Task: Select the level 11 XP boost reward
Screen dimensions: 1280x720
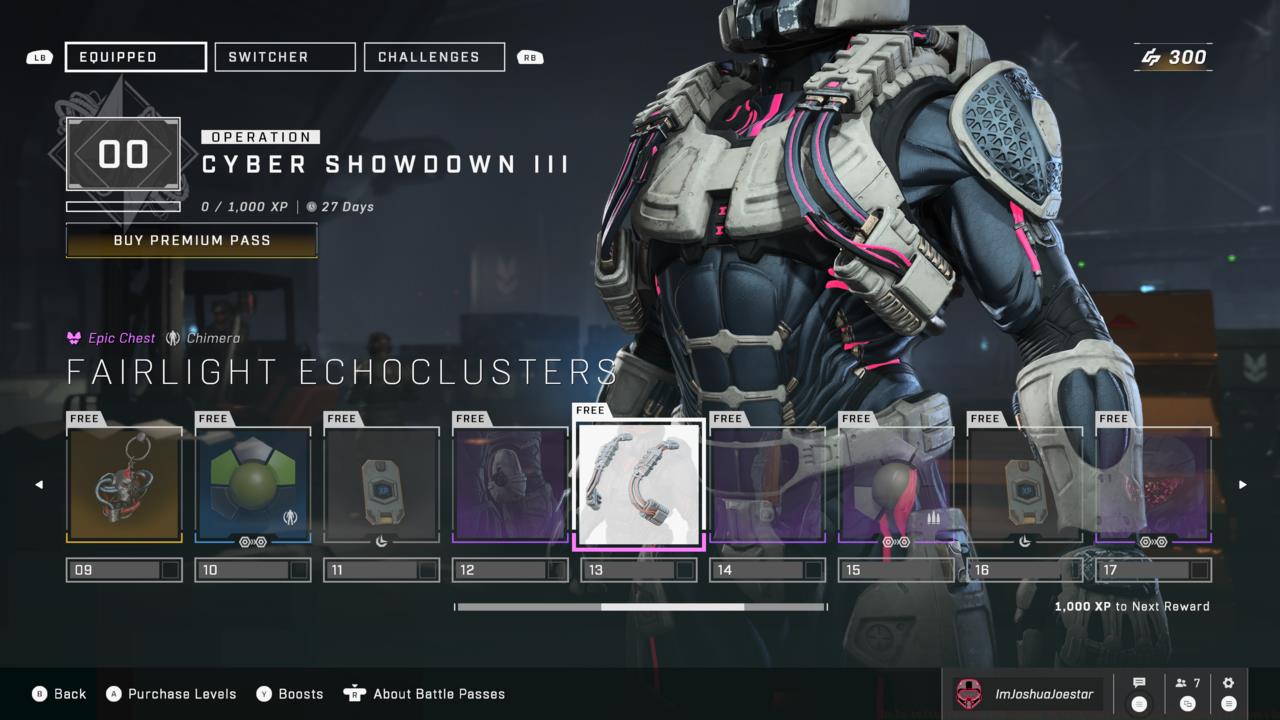Action: (382, 485)
